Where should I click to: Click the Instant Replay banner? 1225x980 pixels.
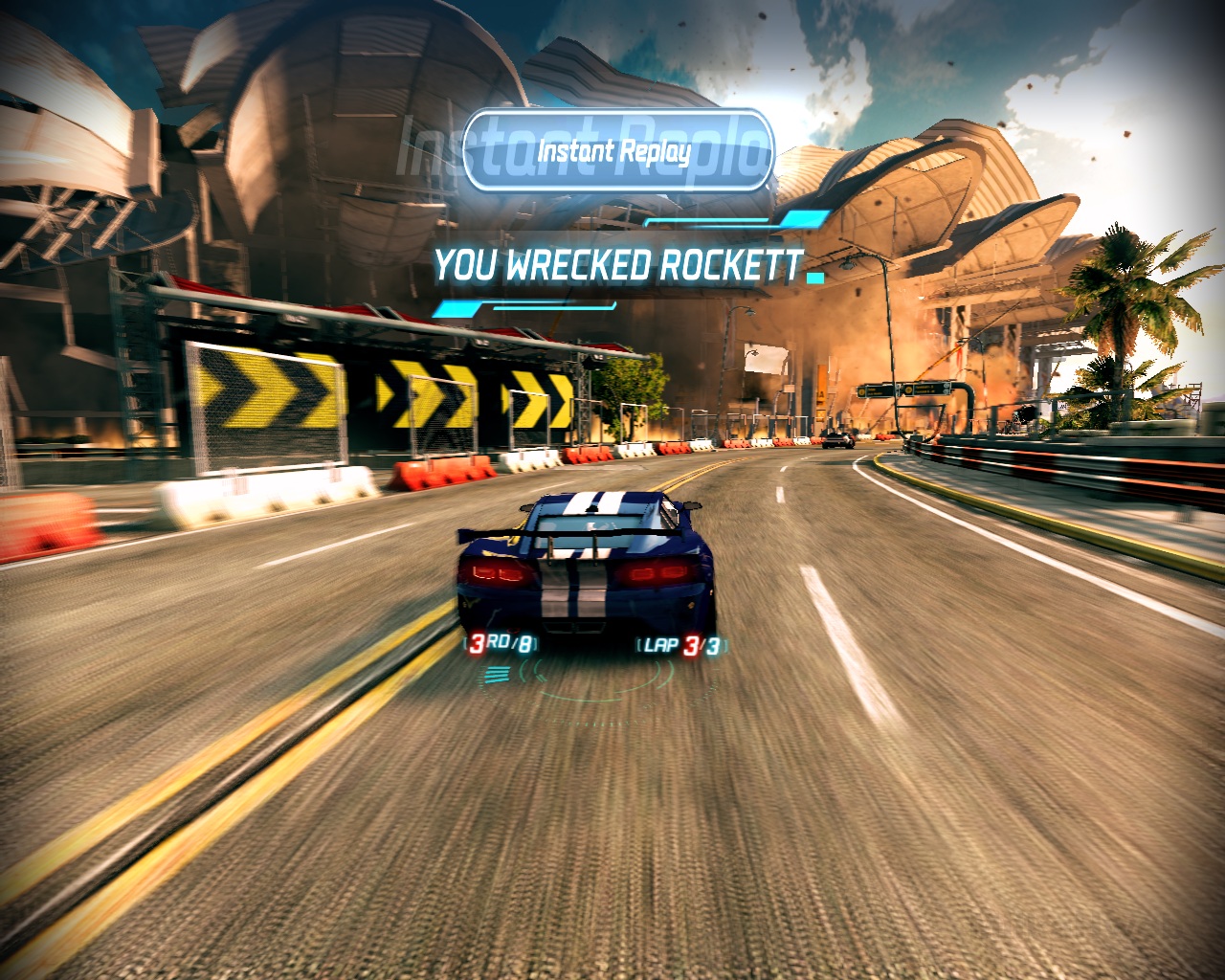point(616,151)
